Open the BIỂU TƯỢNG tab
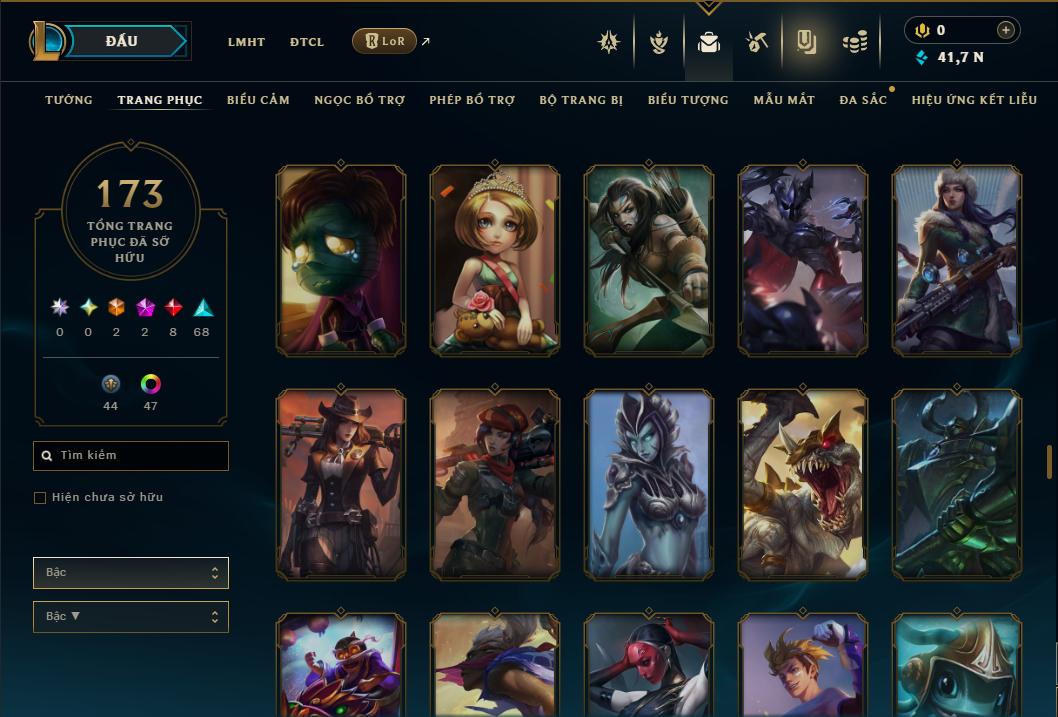The width and height of the screenshot is (1058, 717). click(x=688, y=100)
